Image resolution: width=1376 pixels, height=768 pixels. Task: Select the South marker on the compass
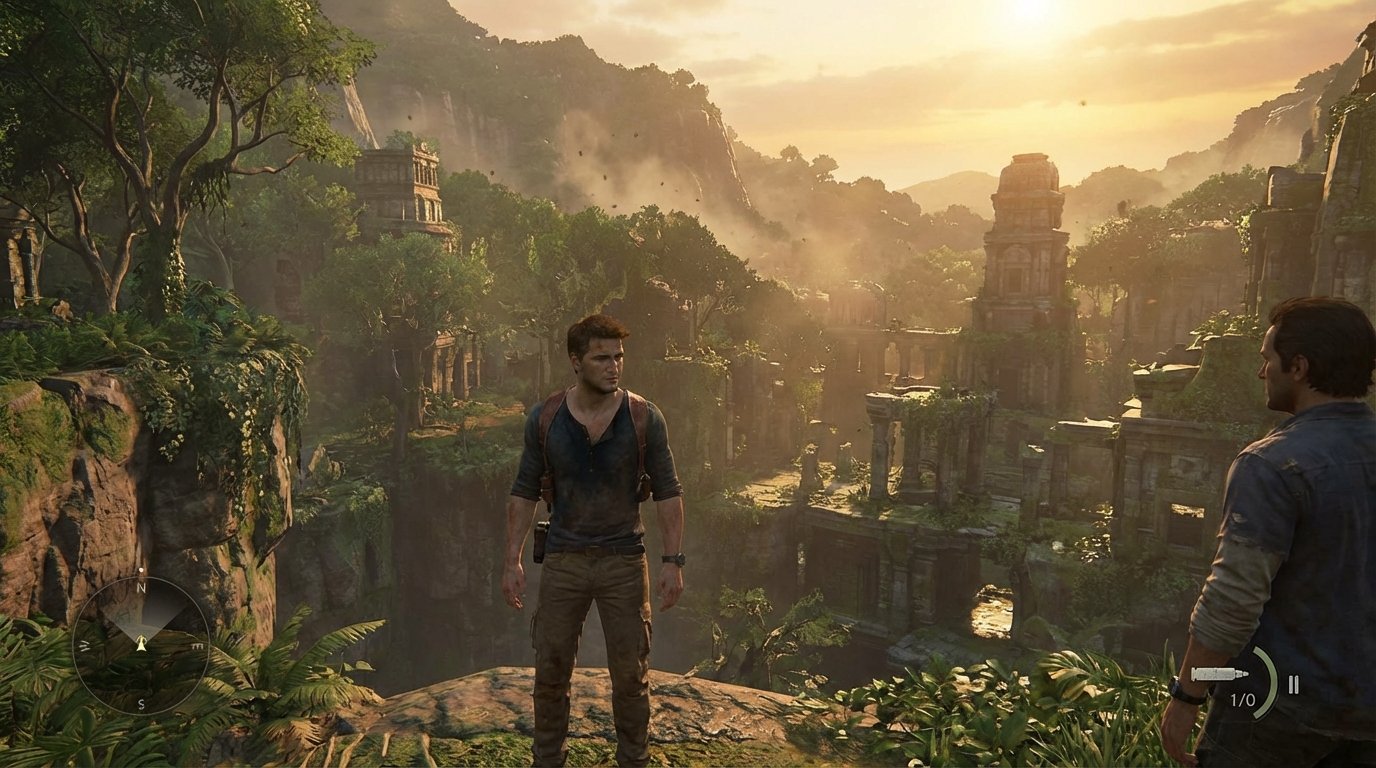pos(140,703)
